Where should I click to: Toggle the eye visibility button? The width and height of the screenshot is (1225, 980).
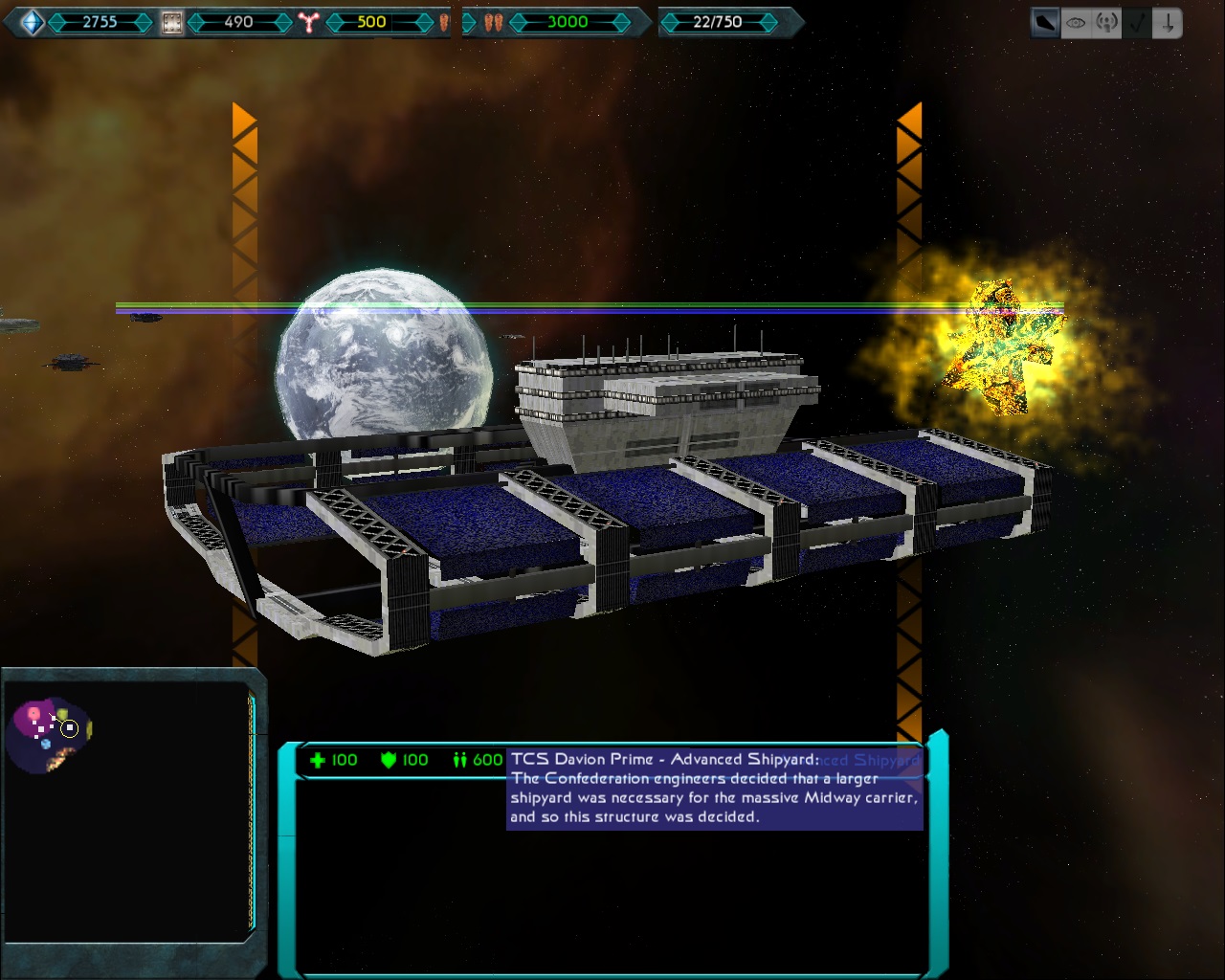coord(1076,23)
